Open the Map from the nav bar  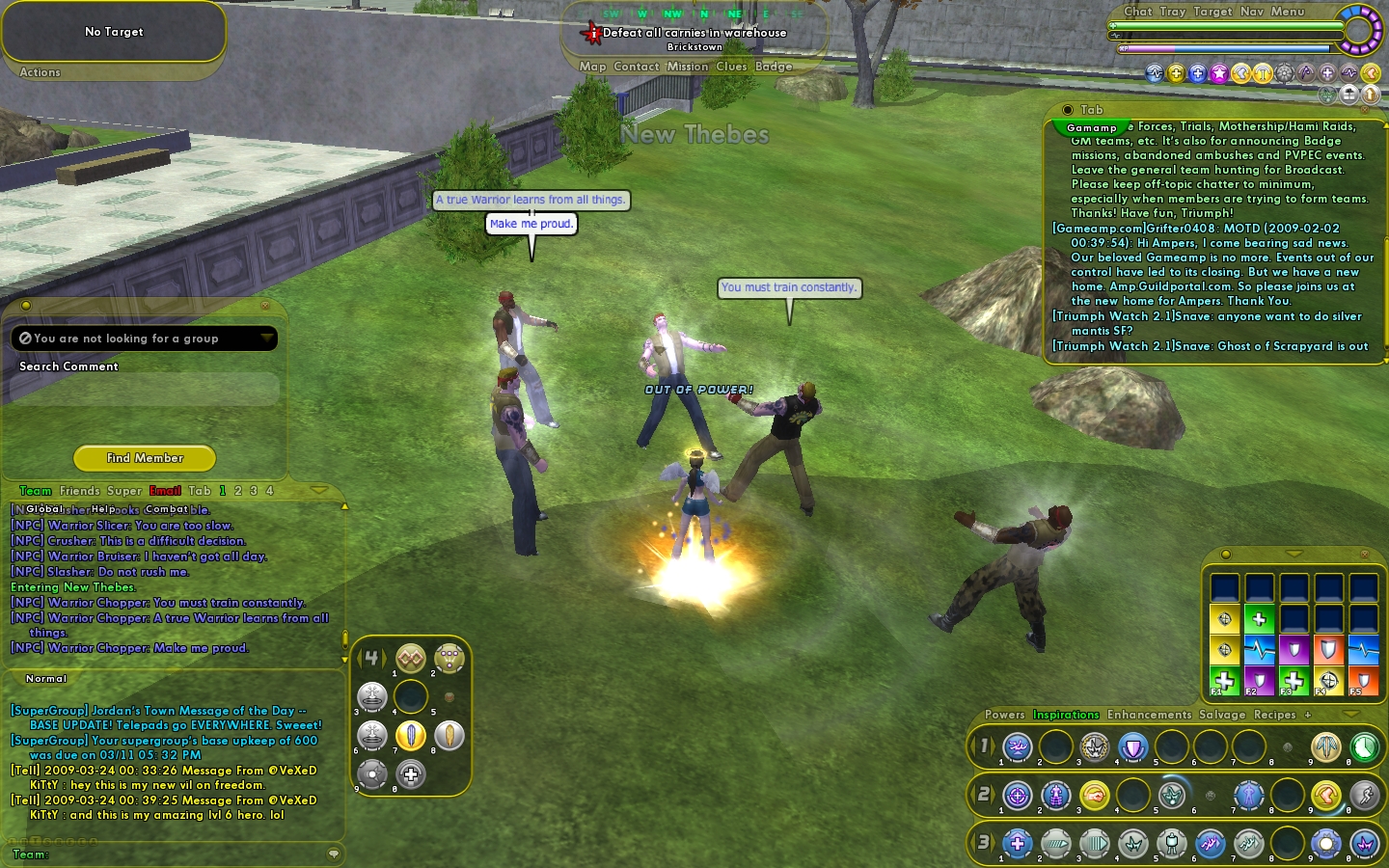tap(592, 67)
